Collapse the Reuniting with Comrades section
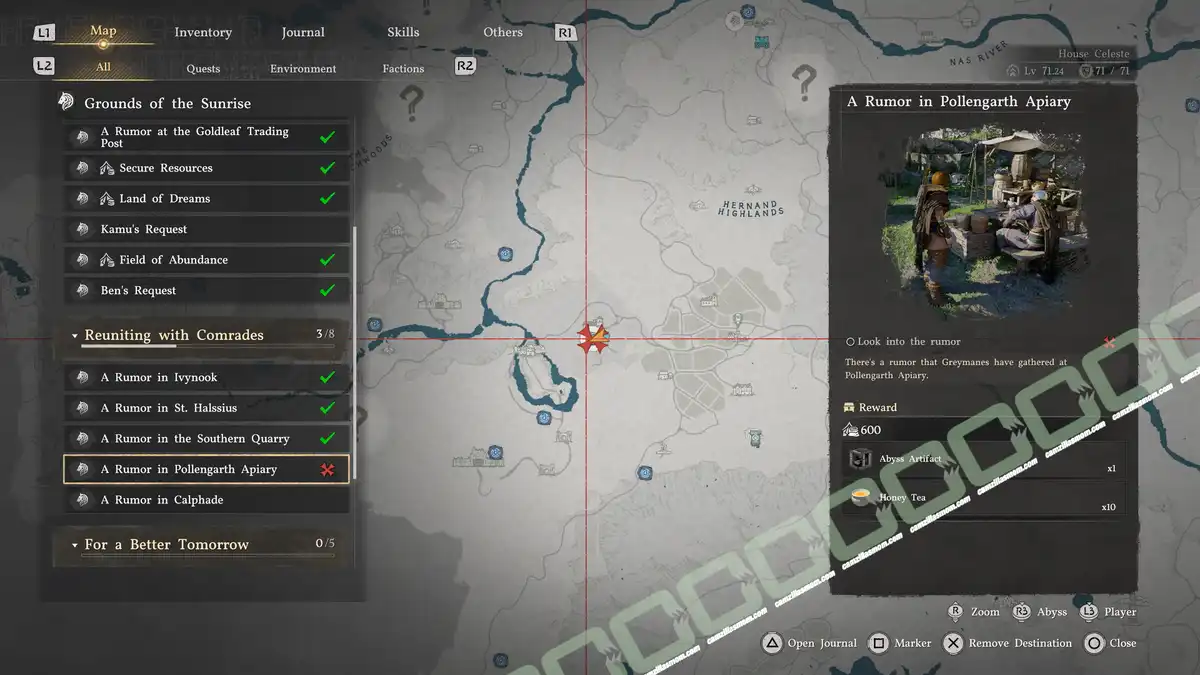 coord(75,336)
